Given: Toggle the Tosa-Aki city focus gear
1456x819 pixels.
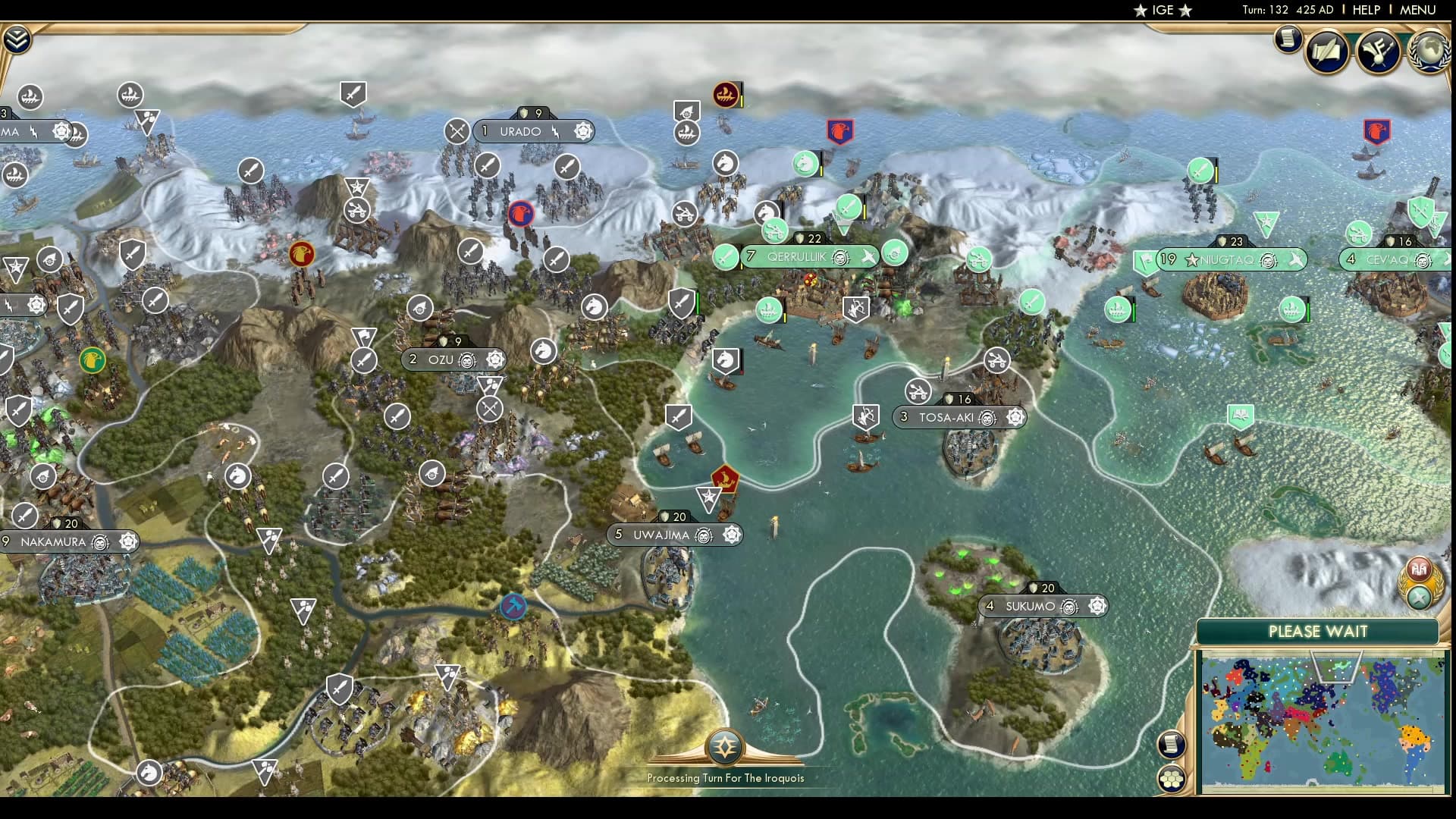Looking at the screenshot, I should click(1016, 417).
